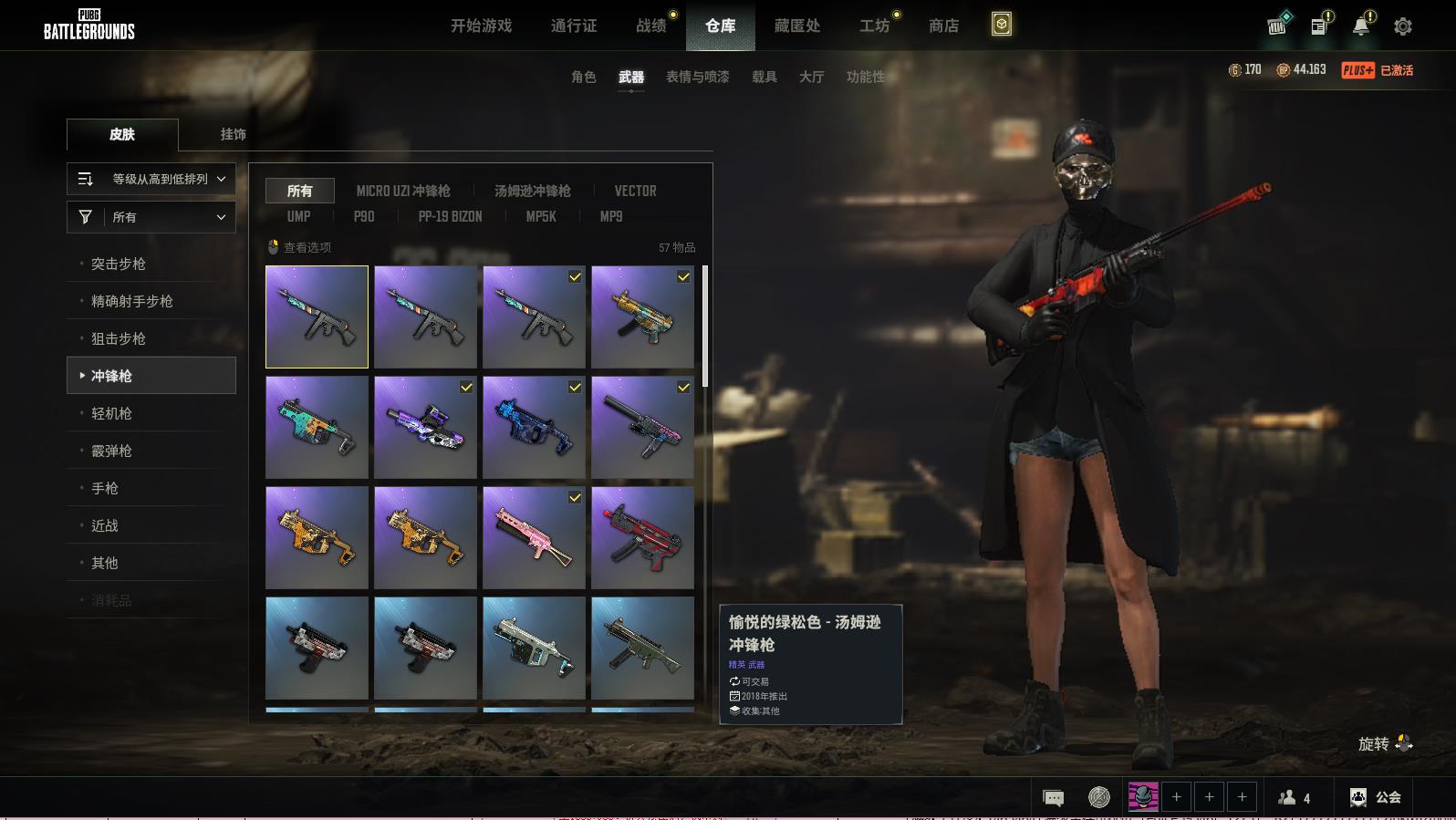This screenshot has height=820, width=1456.
Task: Open the 工坊 workshop tab
Action: 874,26
